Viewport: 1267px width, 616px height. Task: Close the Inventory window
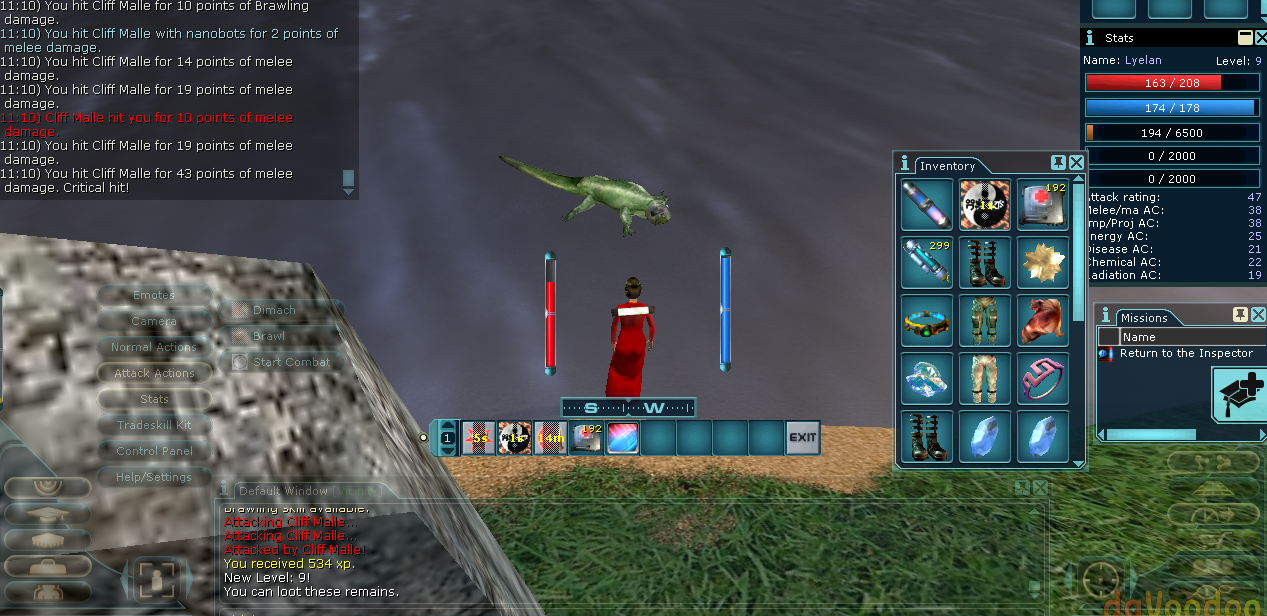tap(1076, 162)
